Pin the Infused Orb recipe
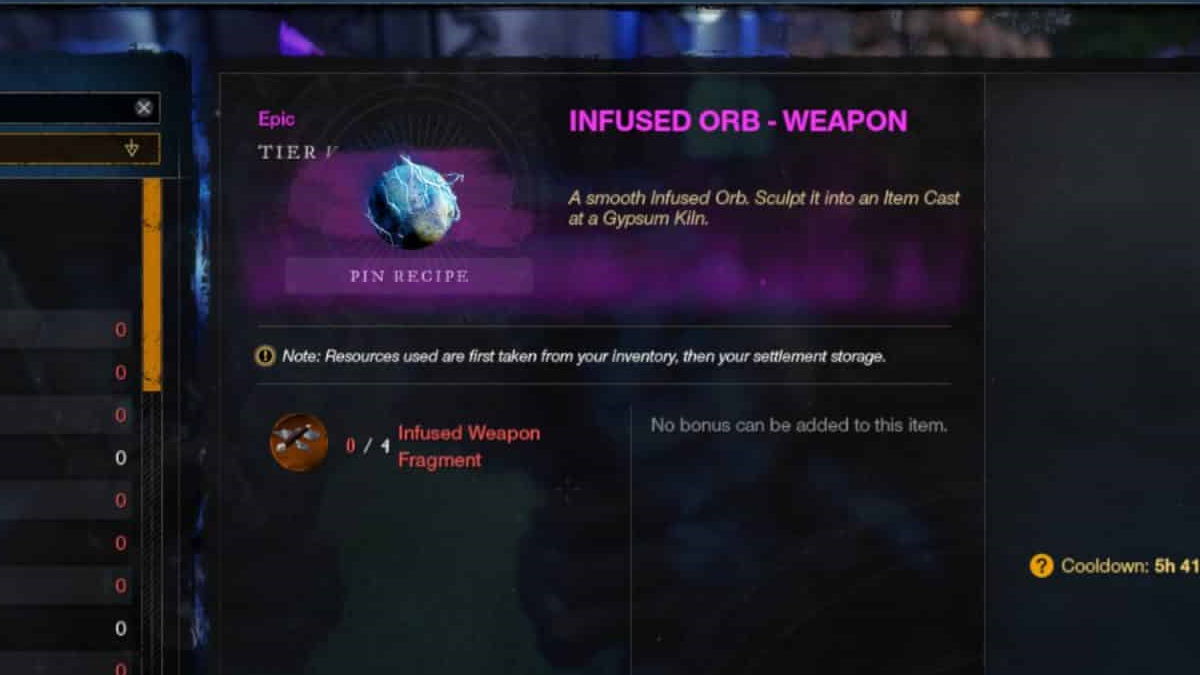The image size is (1200, 675). coord(409,276)
